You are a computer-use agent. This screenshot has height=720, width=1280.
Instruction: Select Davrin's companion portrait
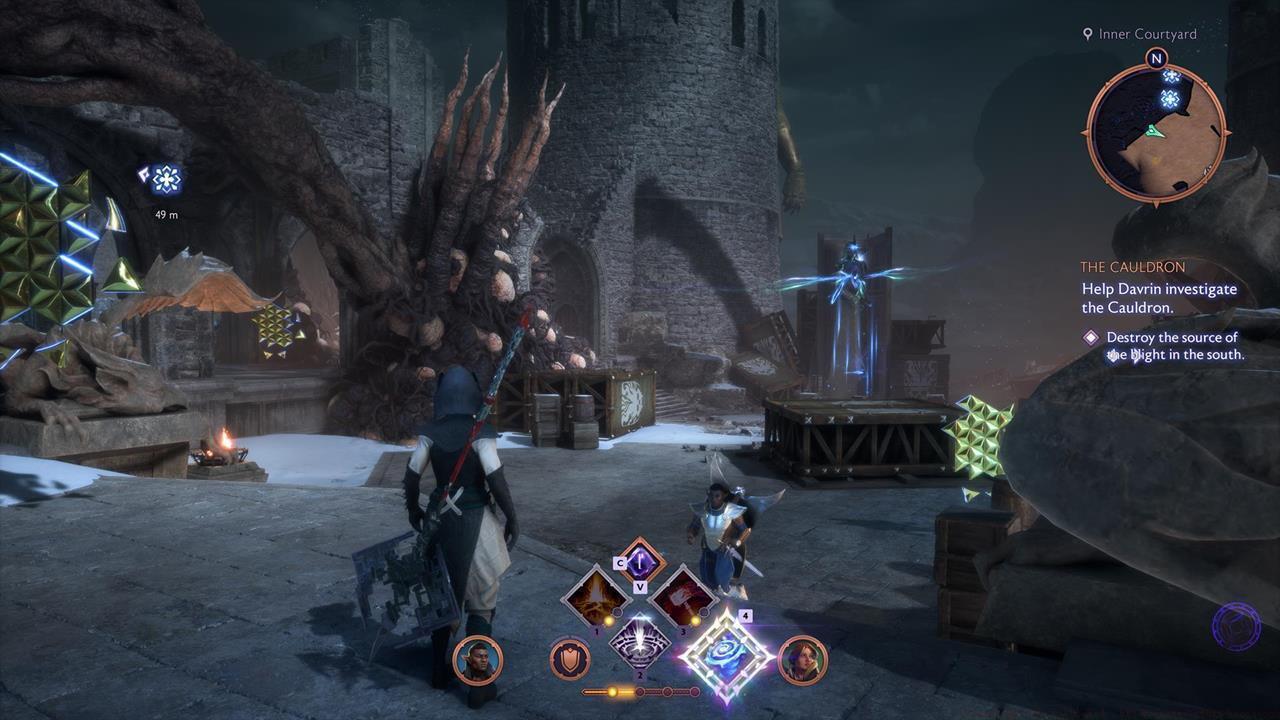[477, 660]
